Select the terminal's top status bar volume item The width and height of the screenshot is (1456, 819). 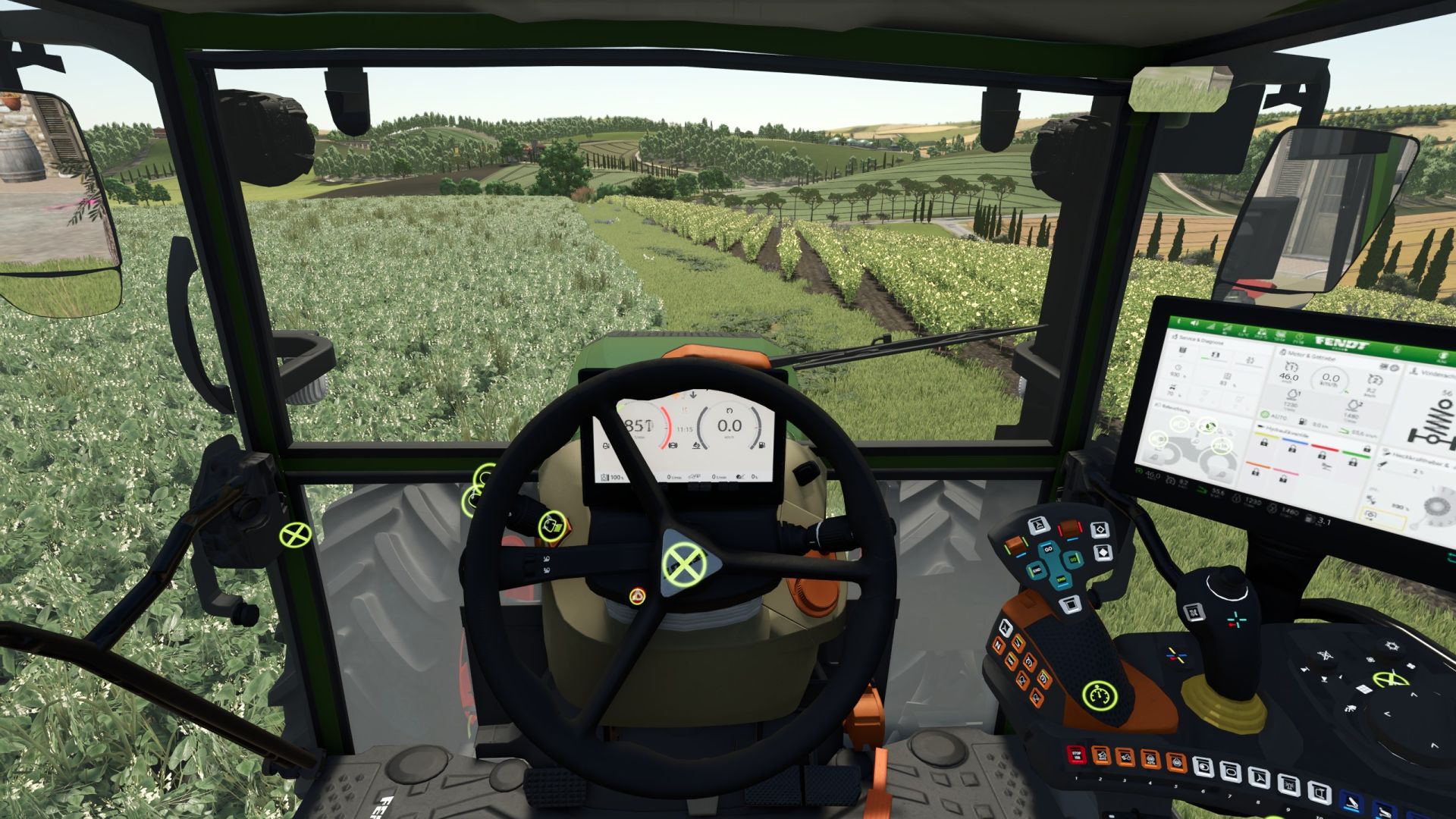click(x=1194, y=322)
